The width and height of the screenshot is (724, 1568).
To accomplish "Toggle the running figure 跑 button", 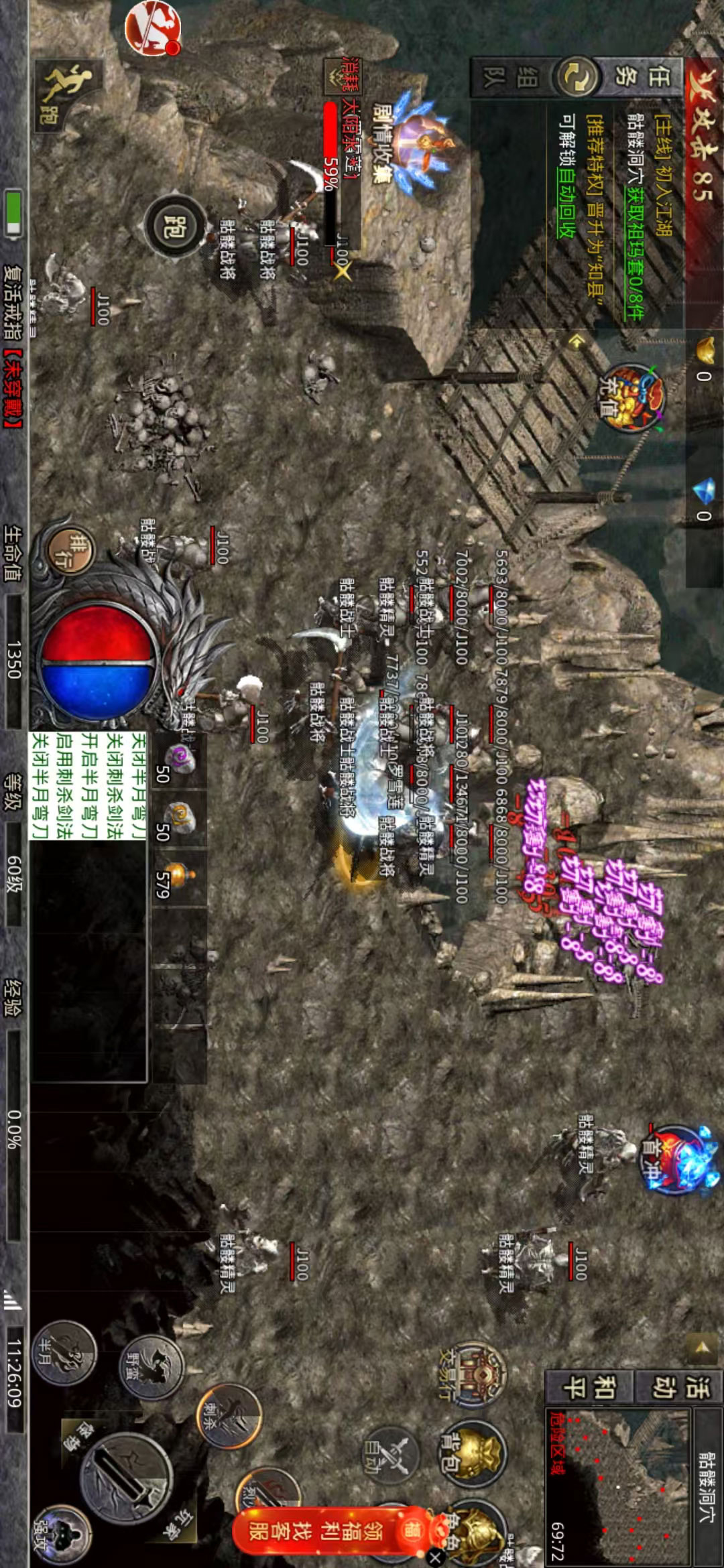I will point(68,94).
